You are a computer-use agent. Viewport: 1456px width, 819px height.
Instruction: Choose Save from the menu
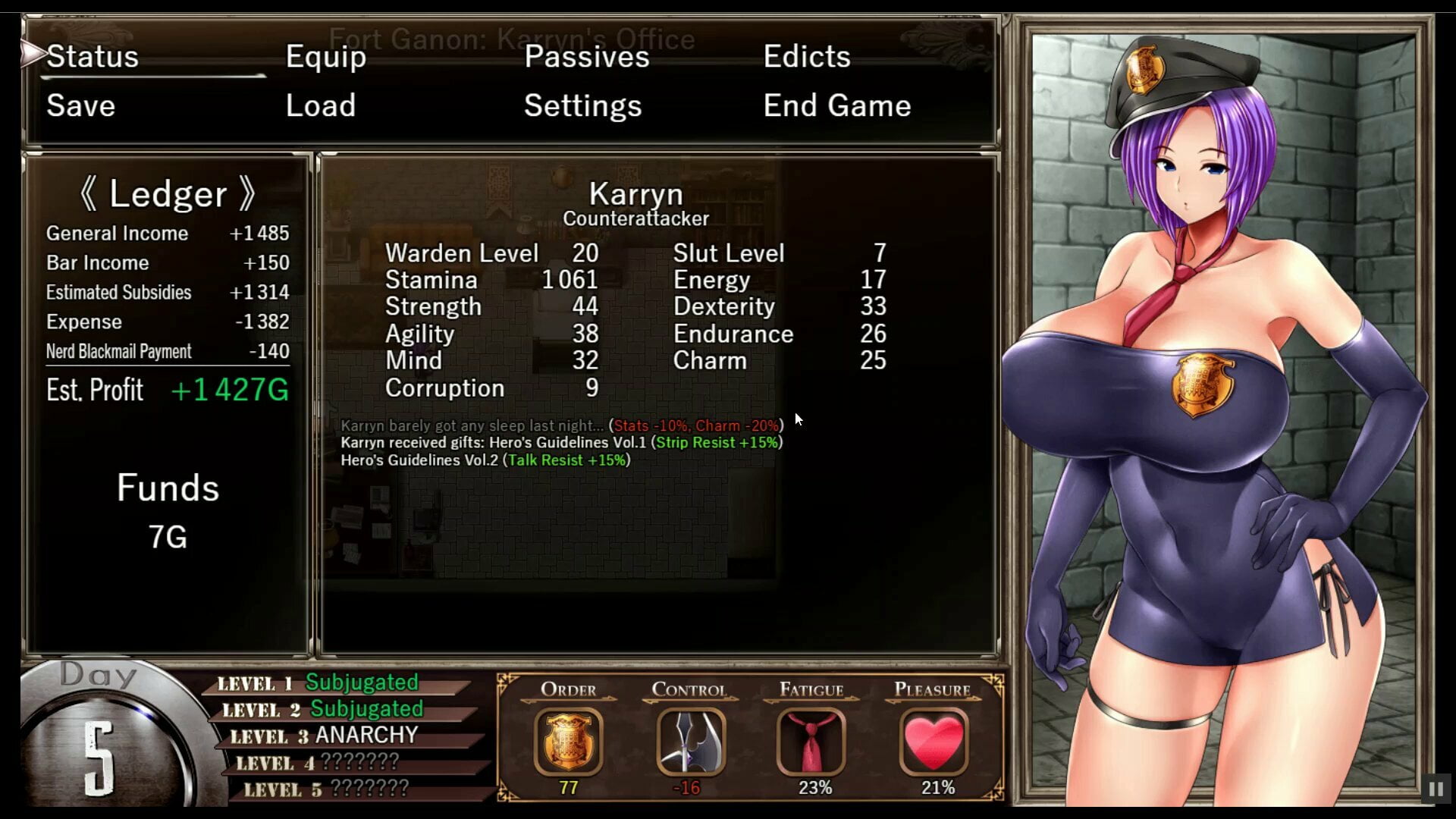point(81,106)
